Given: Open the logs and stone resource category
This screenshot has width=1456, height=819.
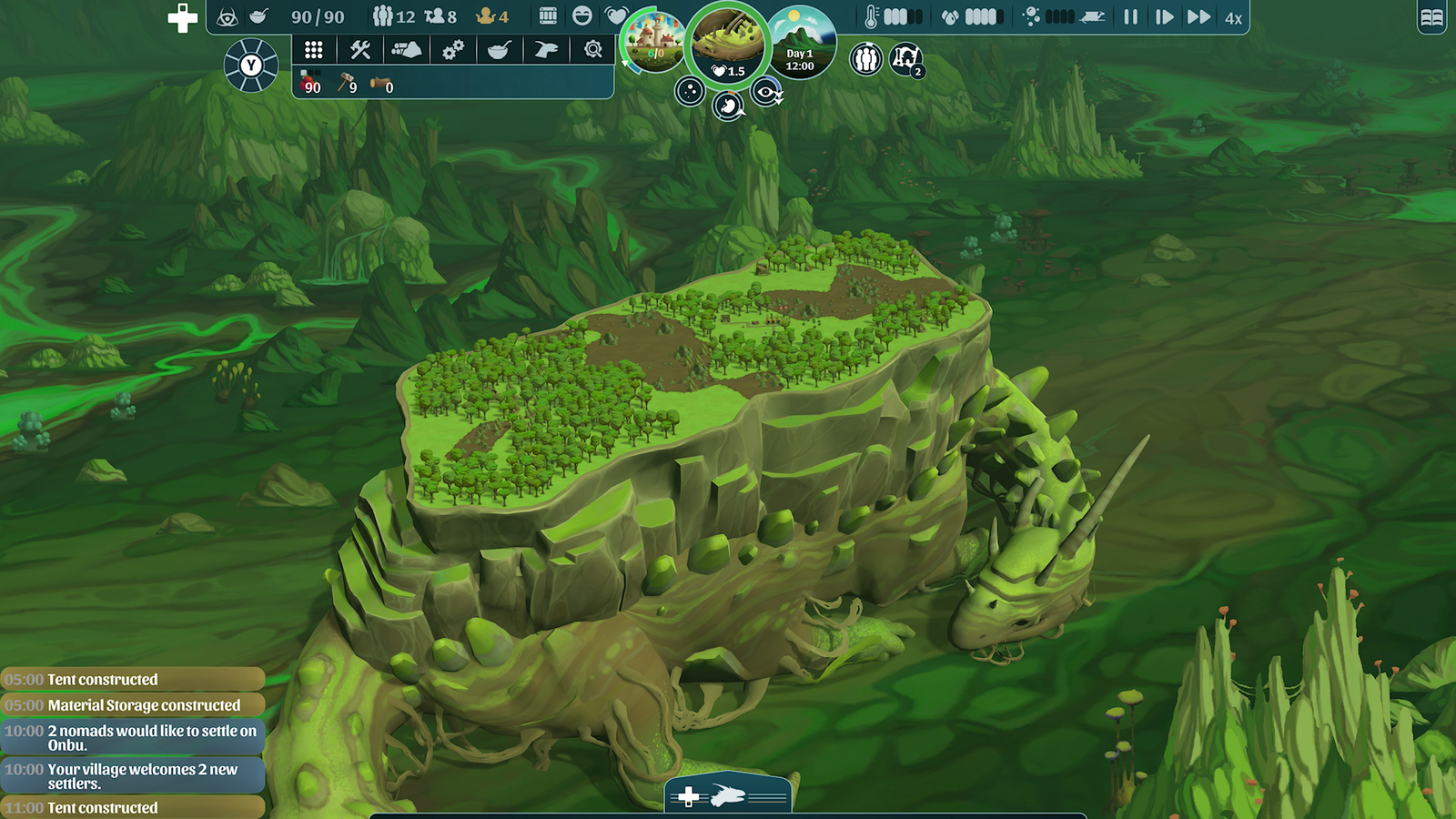Looking at the screenshot, I should pyautogui.click(x=407, y=50).
